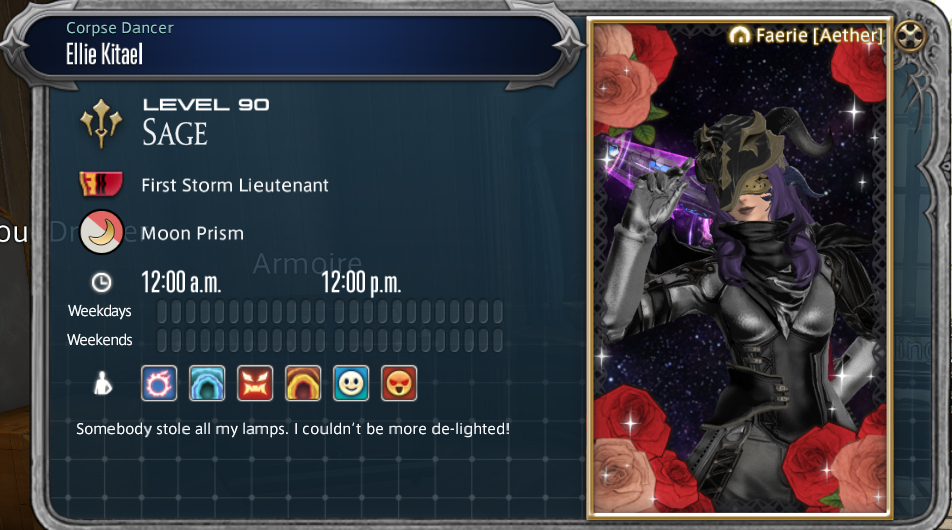Select the blue cave activity icon
Screen dimensions: 952x530
click(207, 383)
